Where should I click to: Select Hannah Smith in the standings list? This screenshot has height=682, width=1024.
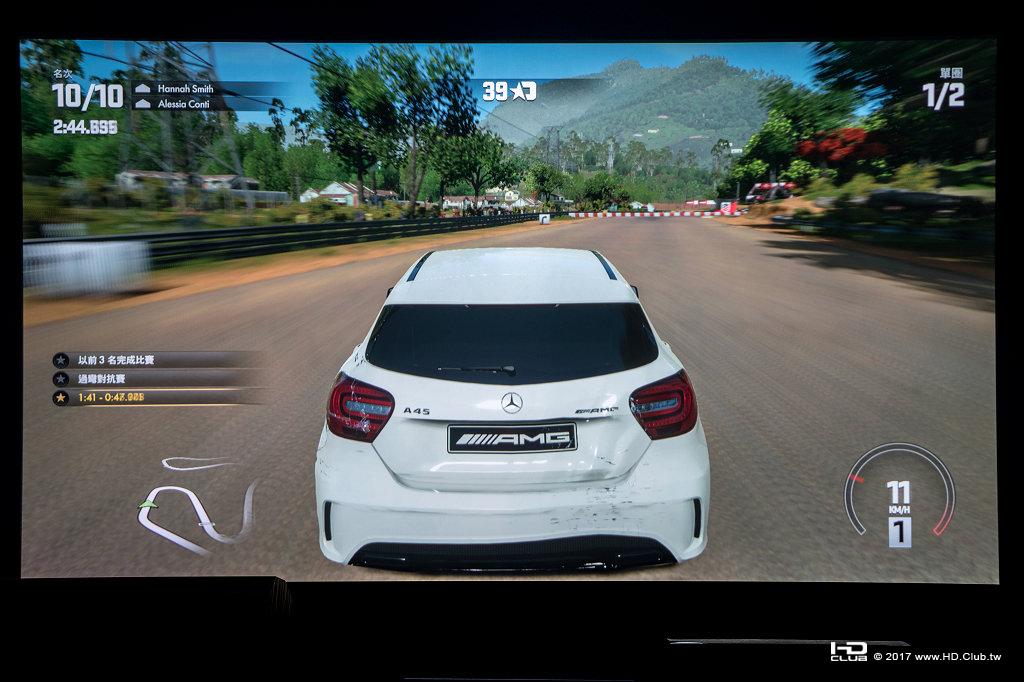(187, 88)
